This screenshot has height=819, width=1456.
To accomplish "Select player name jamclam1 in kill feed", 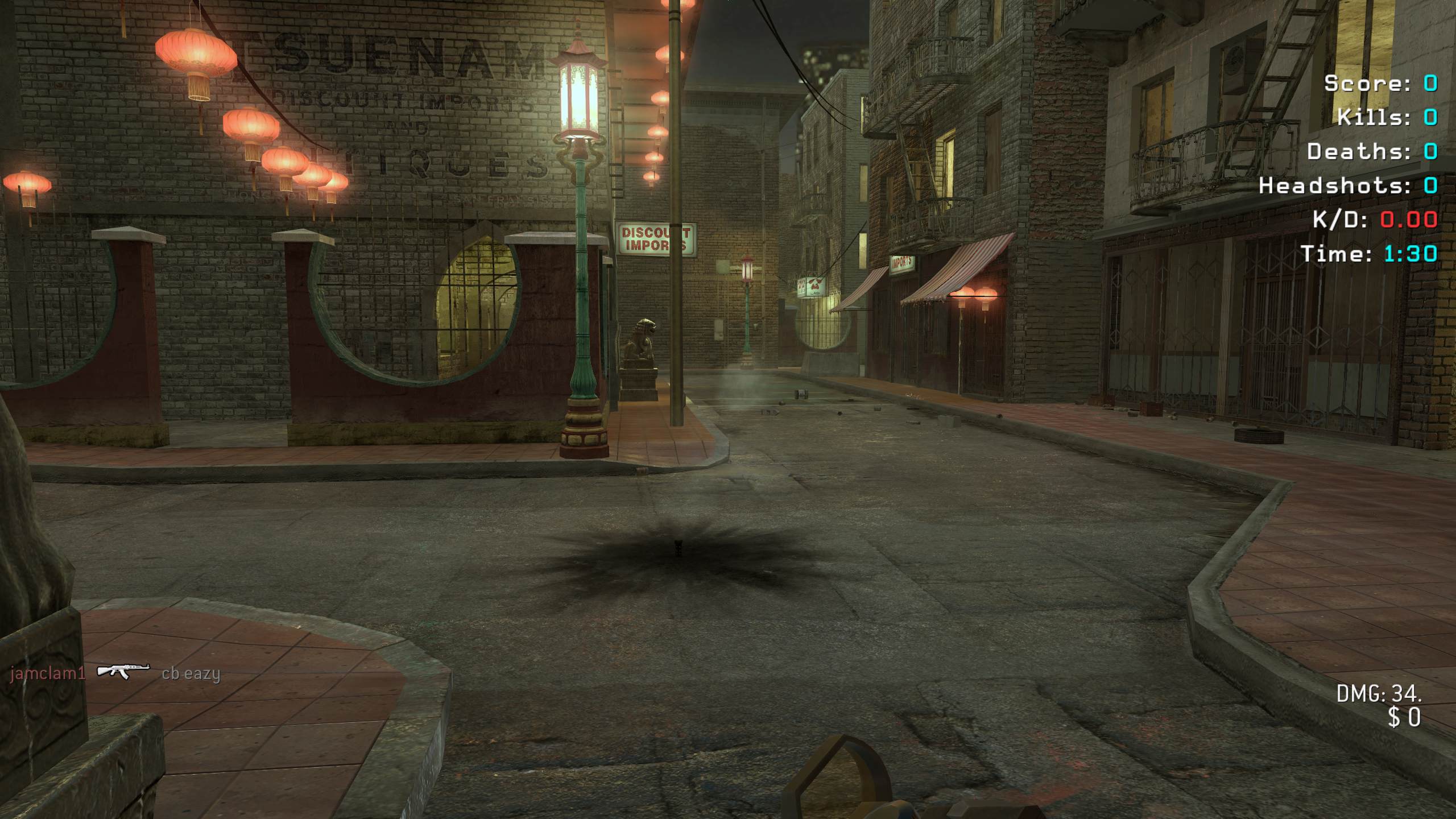I will (x=48, y=674).
